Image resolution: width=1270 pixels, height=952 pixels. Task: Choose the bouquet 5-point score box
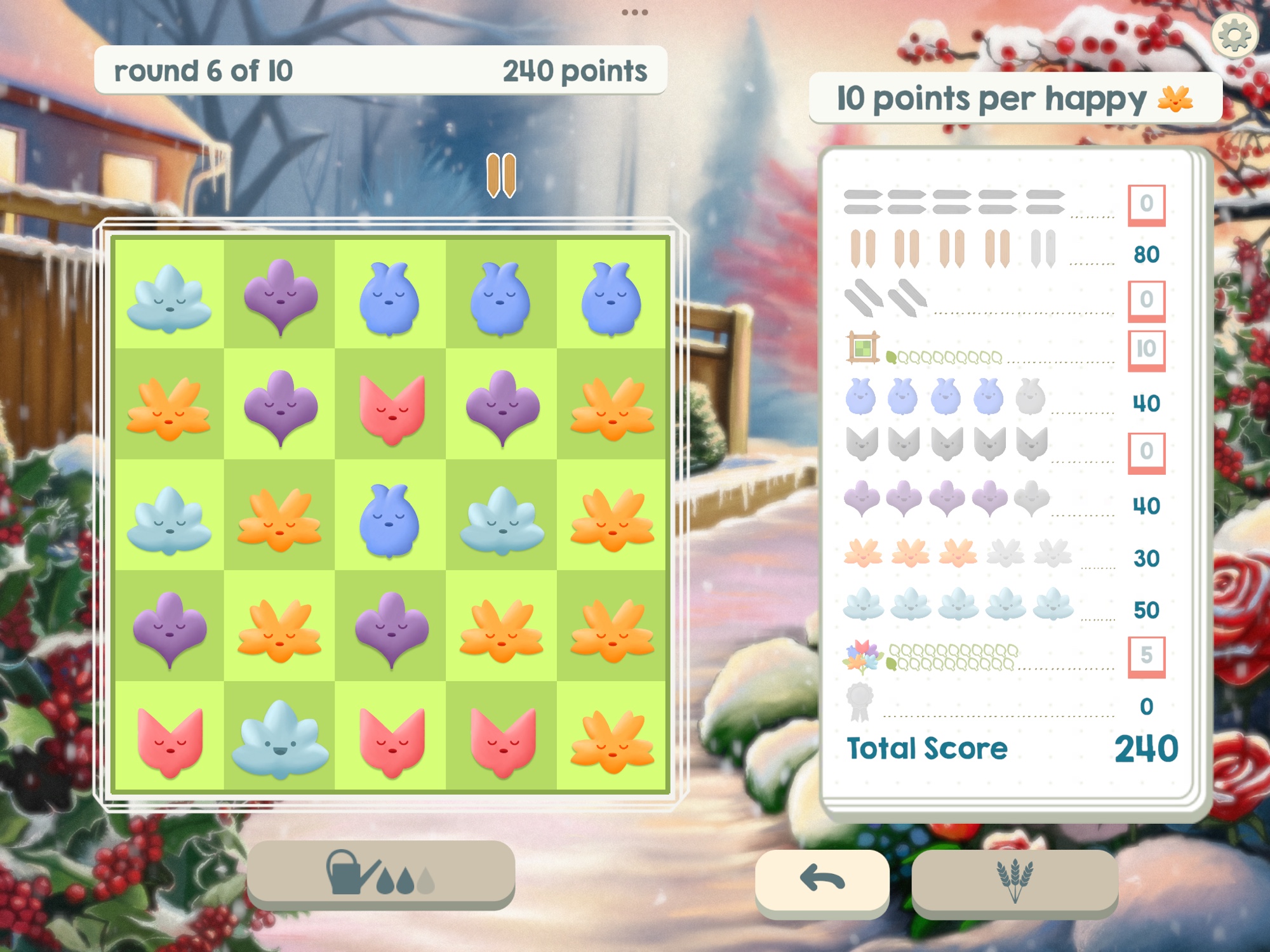[x=1146, y=656]
